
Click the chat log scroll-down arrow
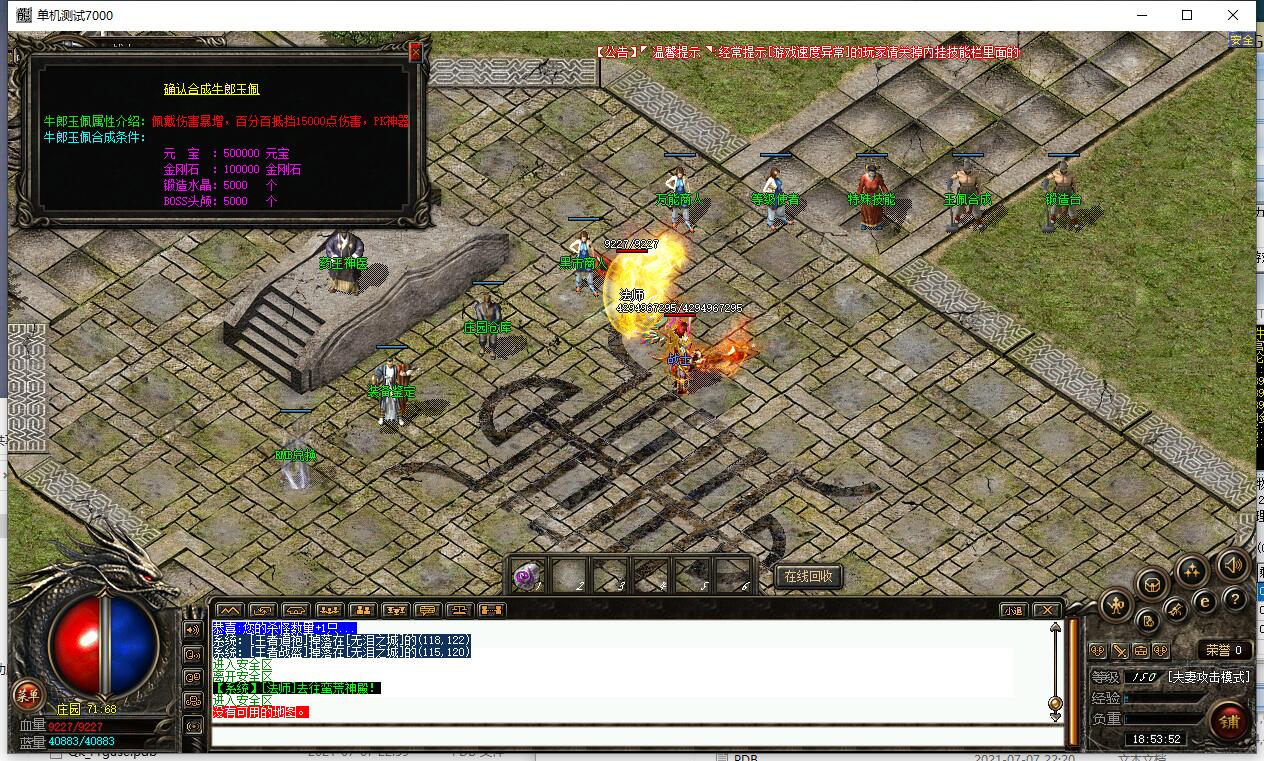1054,716
